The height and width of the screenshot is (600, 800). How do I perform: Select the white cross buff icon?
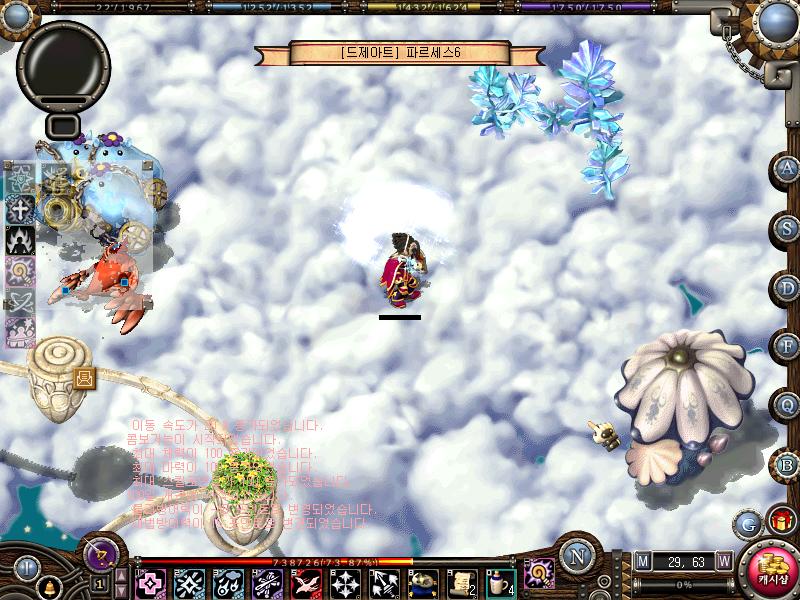(20, 209)
